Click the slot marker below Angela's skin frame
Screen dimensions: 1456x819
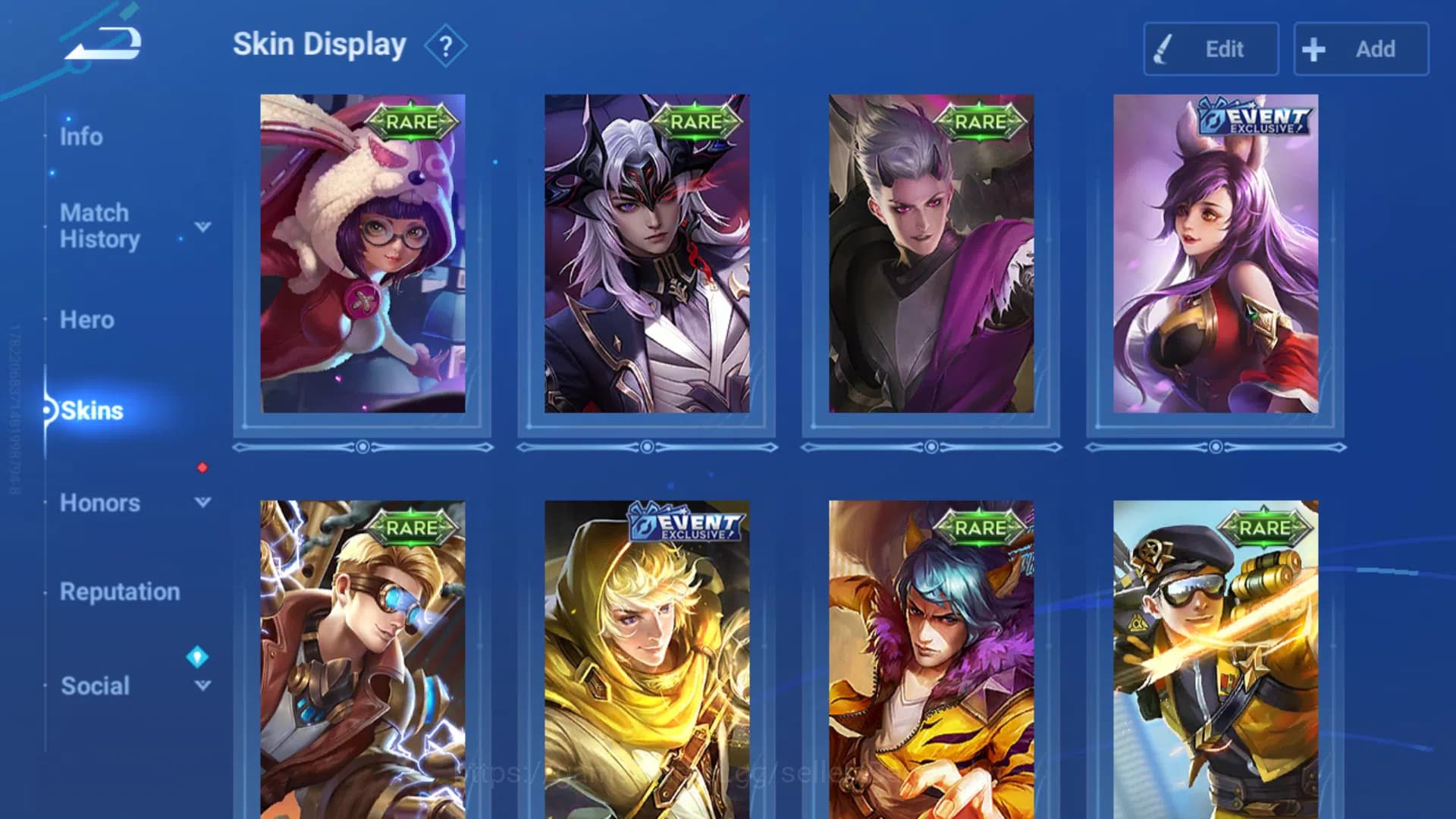coord(362,447)
